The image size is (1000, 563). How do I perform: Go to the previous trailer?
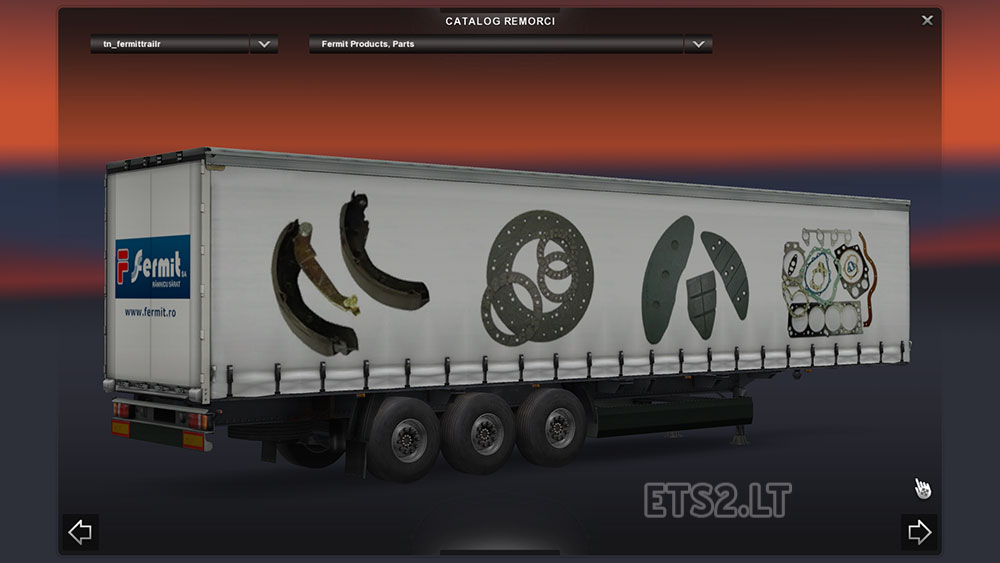pyautogui.click(x=80, y=532)
